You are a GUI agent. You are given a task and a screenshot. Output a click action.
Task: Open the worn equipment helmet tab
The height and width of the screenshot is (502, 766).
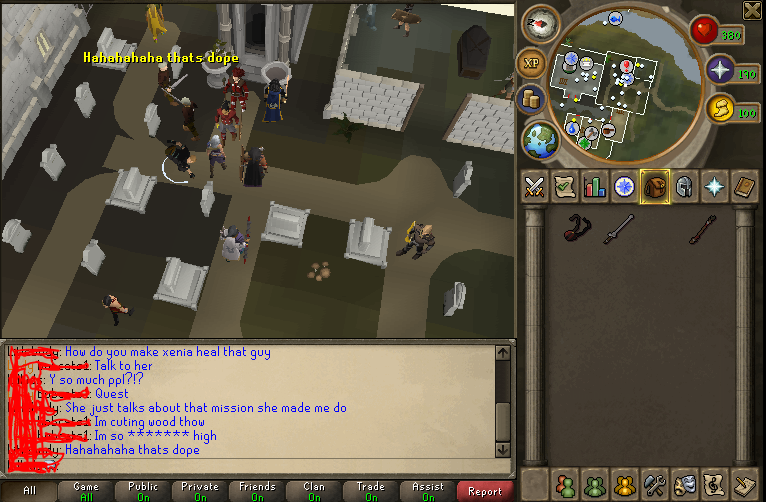click(685, 187)
